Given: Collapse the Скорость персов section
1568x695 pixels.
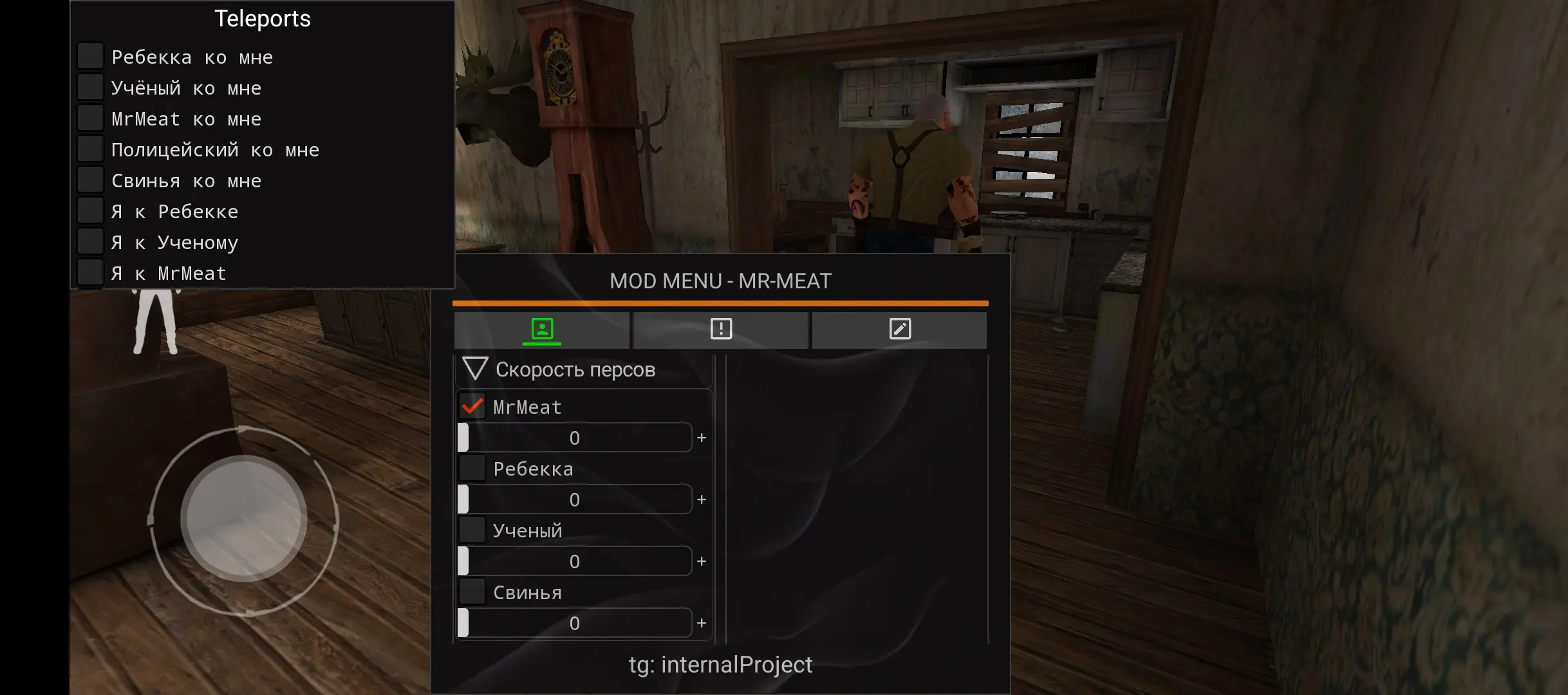Looking at the screenshot, I should [x=476, y=369].
